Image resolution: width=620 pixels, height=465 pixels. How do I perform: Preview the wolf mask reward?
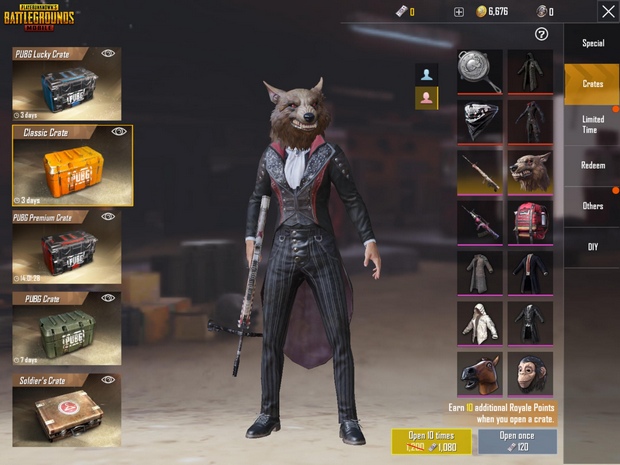[530, 172]
